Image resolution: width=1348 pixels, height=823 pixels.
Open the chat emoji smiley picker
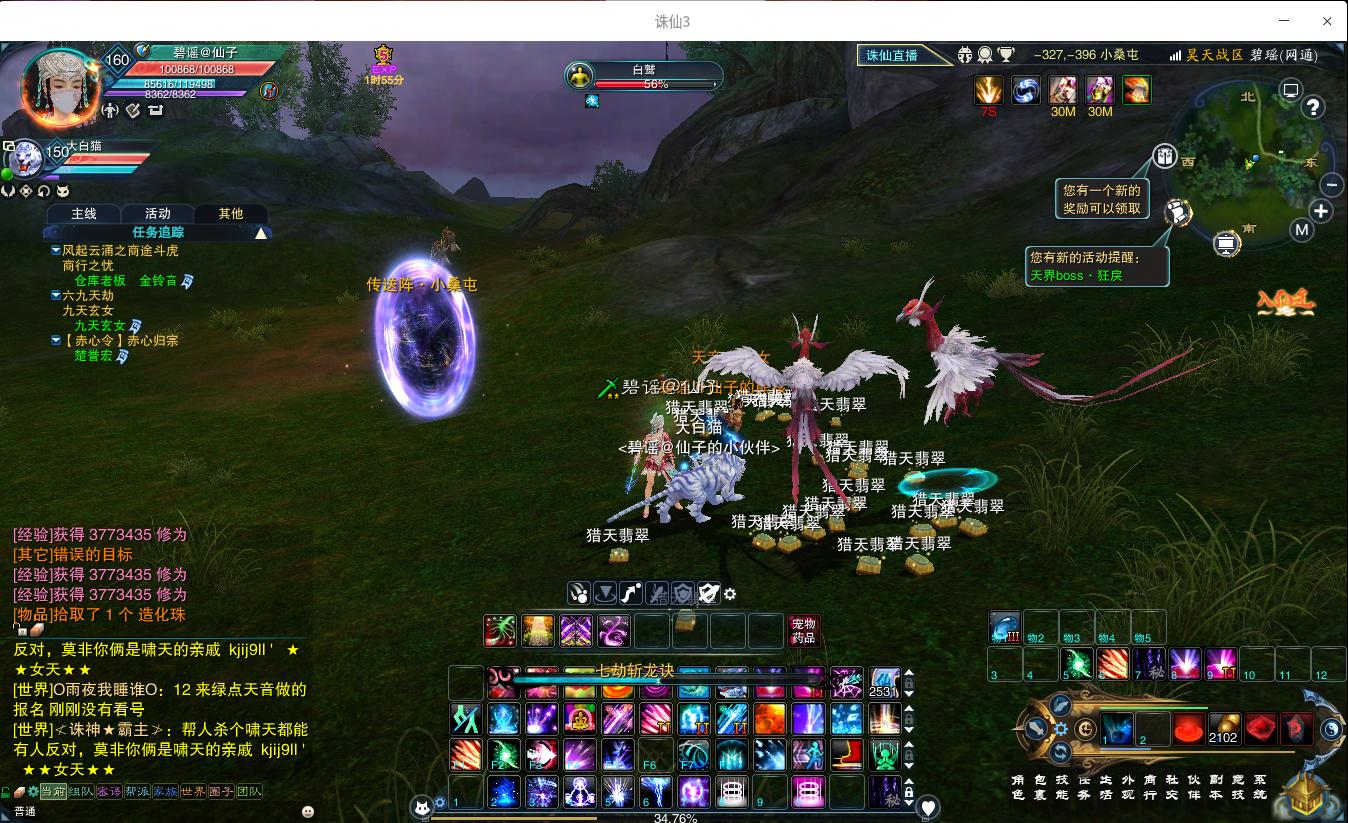coord(307,811)
